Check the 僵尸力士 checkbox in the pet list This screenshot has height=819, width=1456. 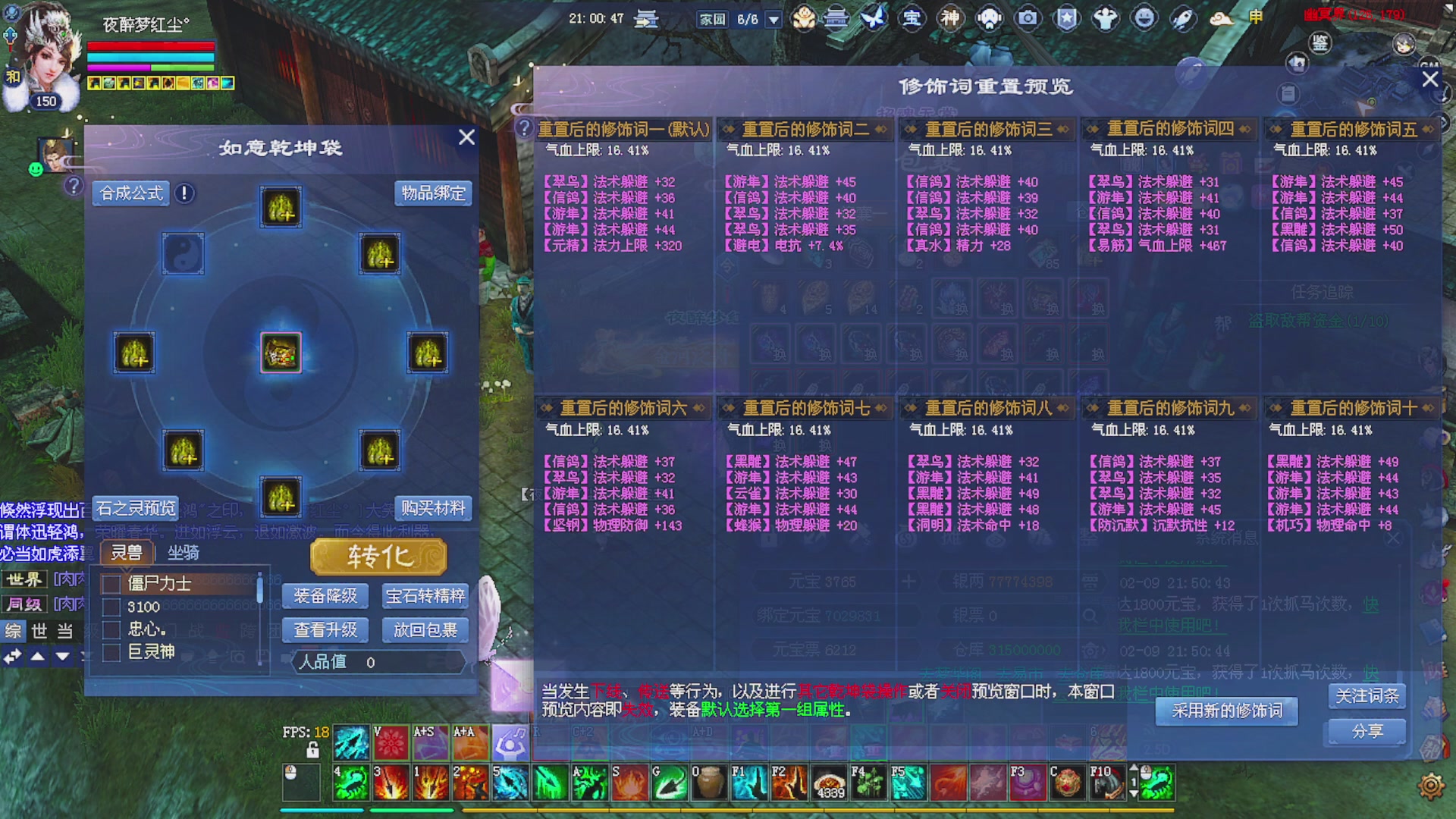point(110,585)
